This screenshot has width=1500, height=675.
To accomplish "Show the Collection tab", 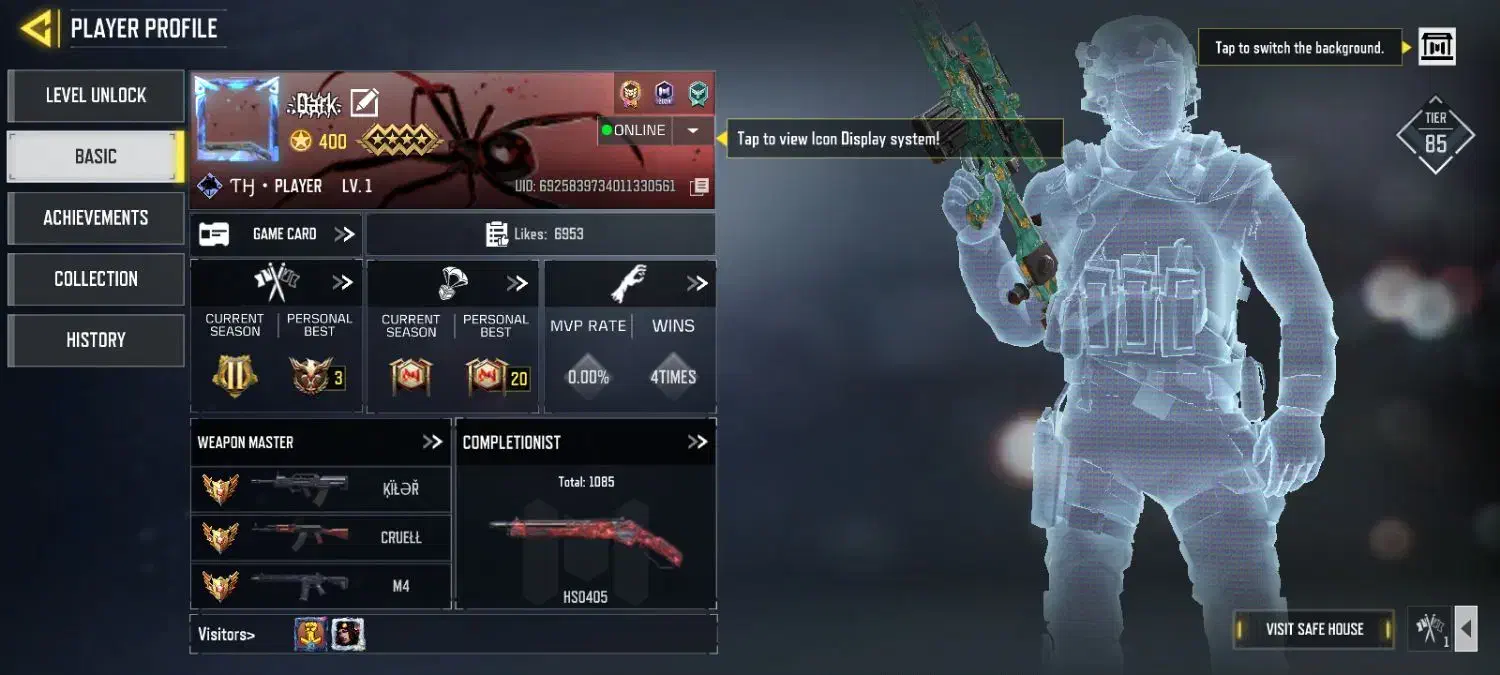I will tap(96, 279).
